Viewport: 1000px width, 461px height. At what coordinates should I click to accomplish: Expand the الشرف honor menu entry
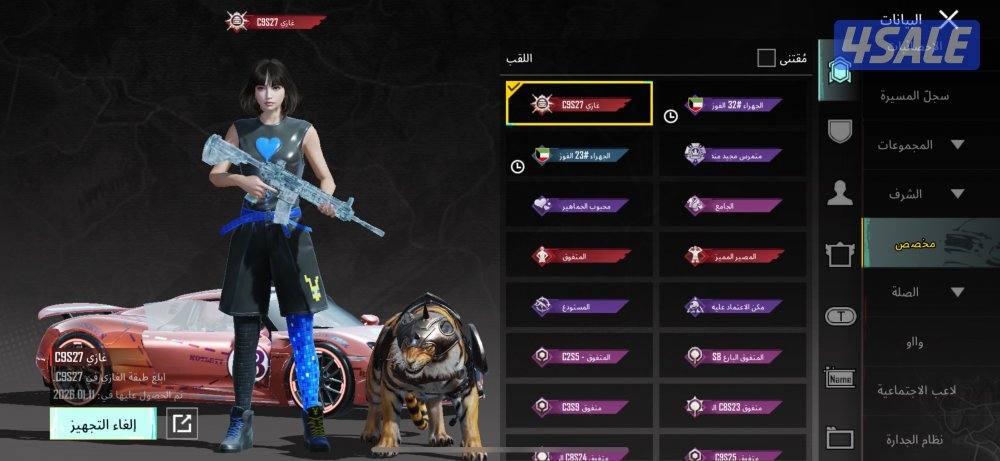point(918,194)
